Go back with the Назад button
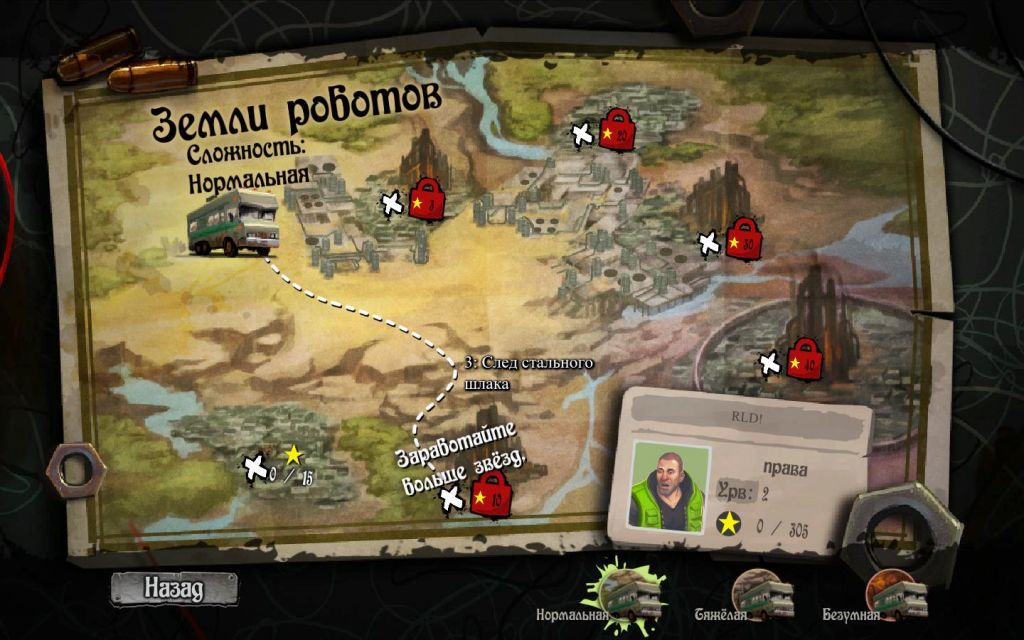Image resolution: width=1024 pixels, height=640 pixels. click(174, 588)
